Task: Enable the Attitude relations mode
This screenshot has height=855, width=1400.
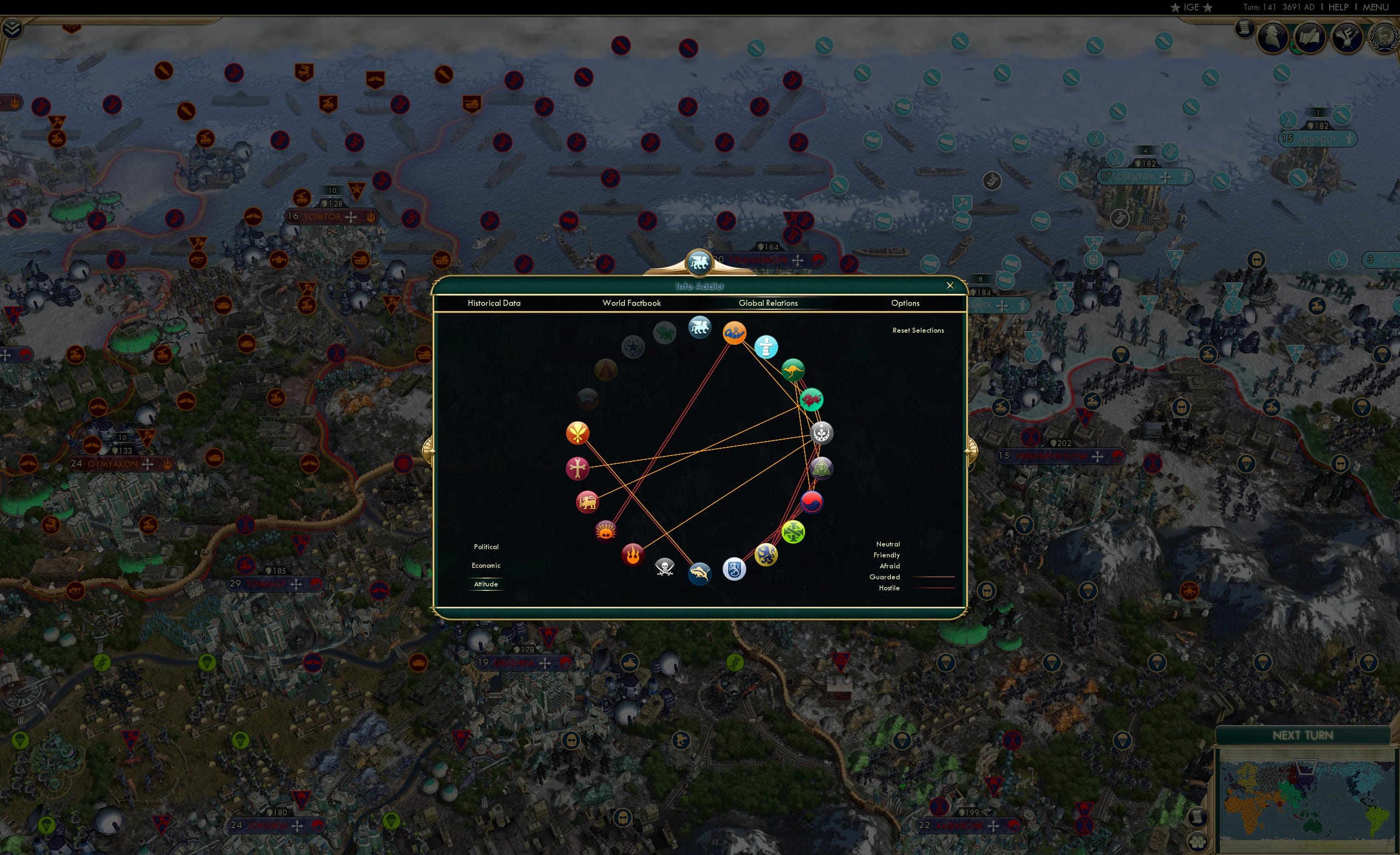Action: point(486,584)
